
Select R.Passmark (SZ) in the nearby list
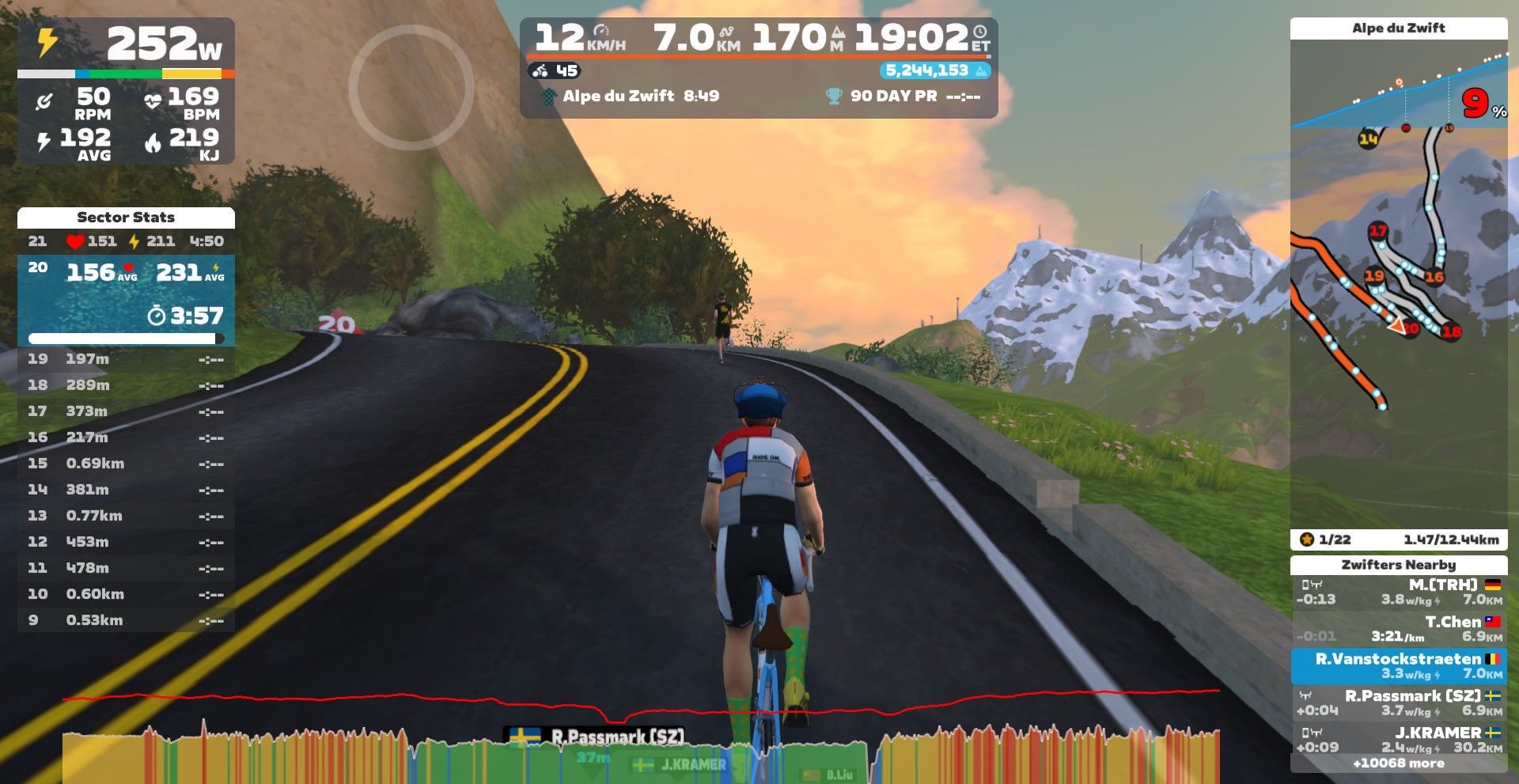click(x=1399, y=703)
